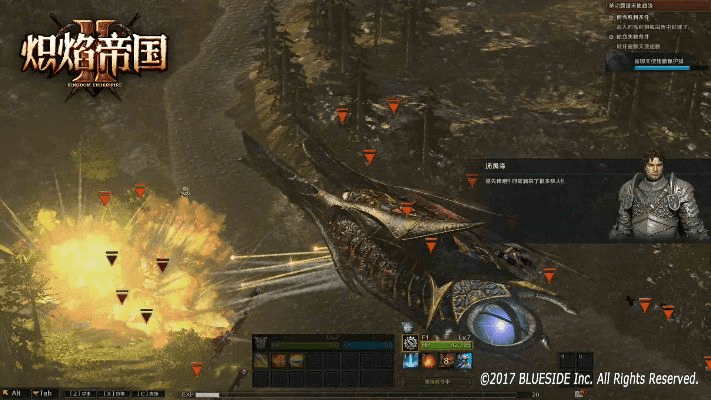Select the gear emblem hero portrait
Image resolution: width=711 pixels, height=400 pixels.
coord(410,343)
